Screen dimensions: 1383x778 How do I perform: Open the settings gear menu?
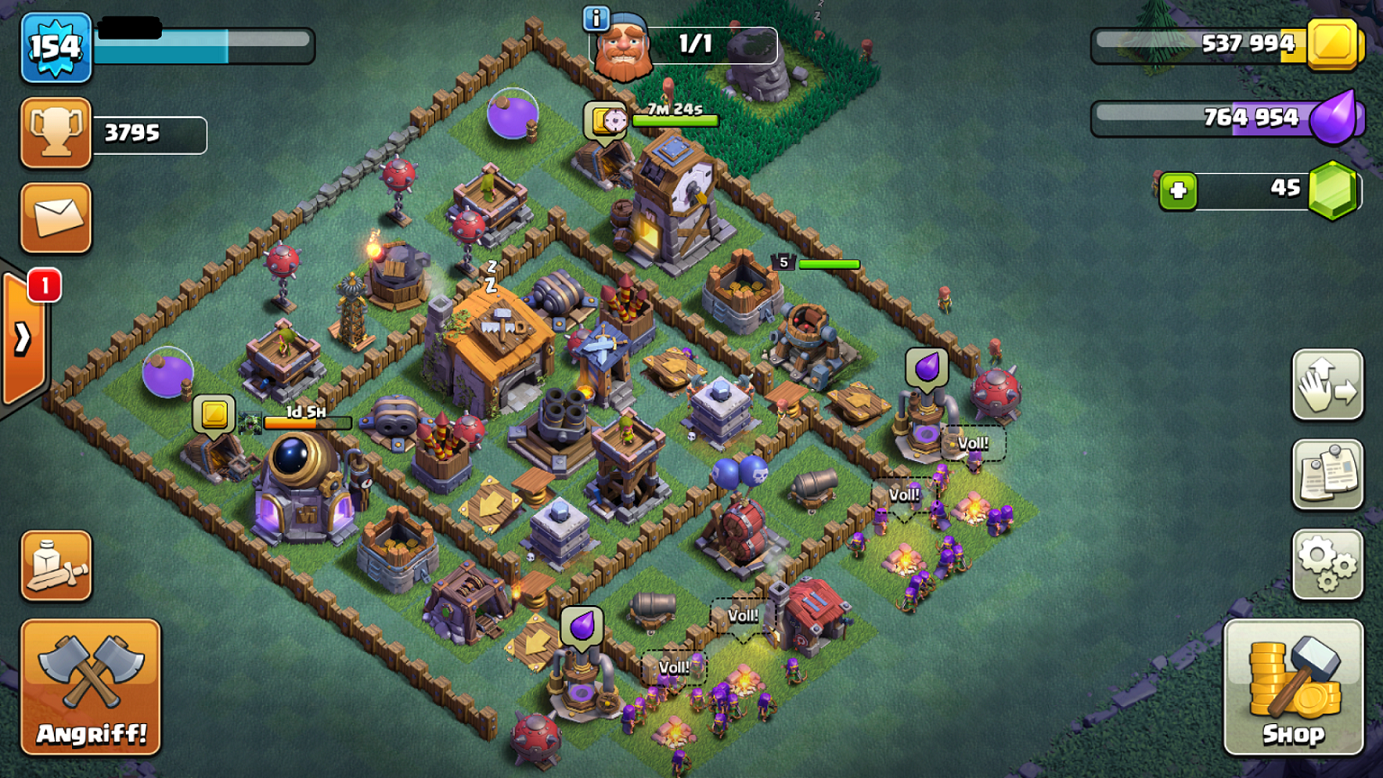point(1327,565)
